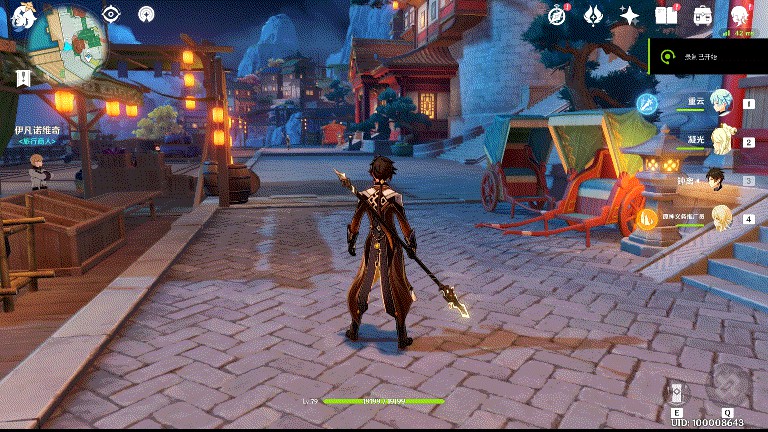Open the Adventurer Handbook book icon
The image size is (768, 432).
tap(666, 15)
